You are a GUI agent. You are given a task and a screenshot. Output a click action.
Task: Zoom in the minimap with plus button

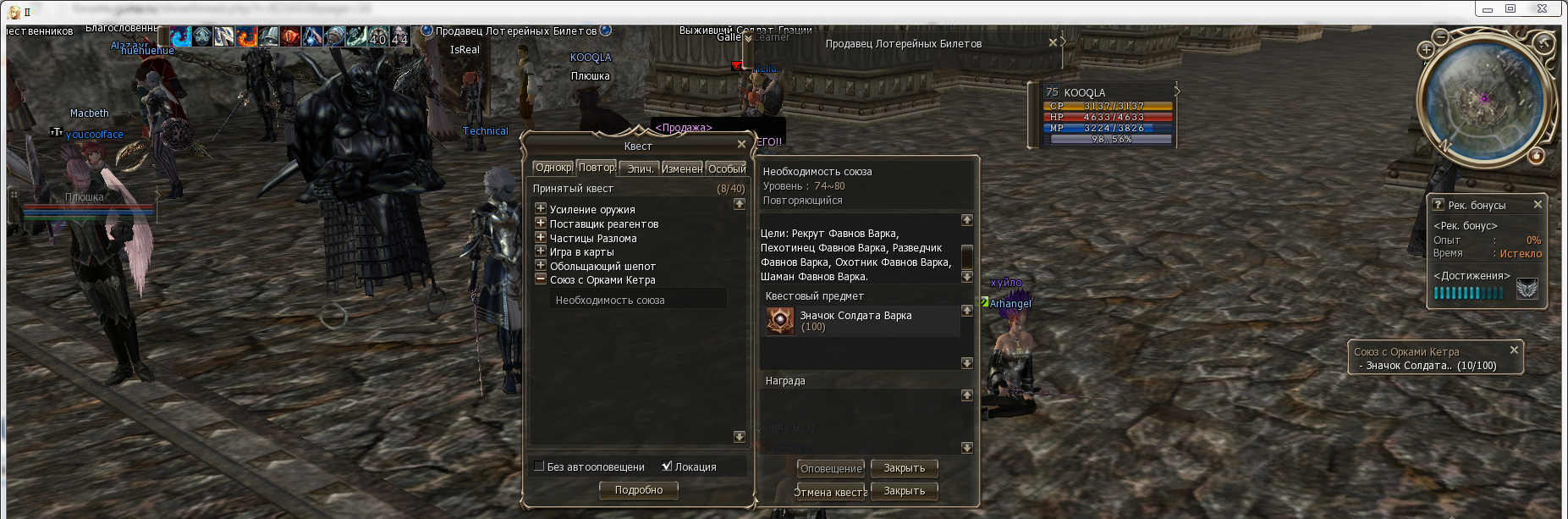(1426, 50)
